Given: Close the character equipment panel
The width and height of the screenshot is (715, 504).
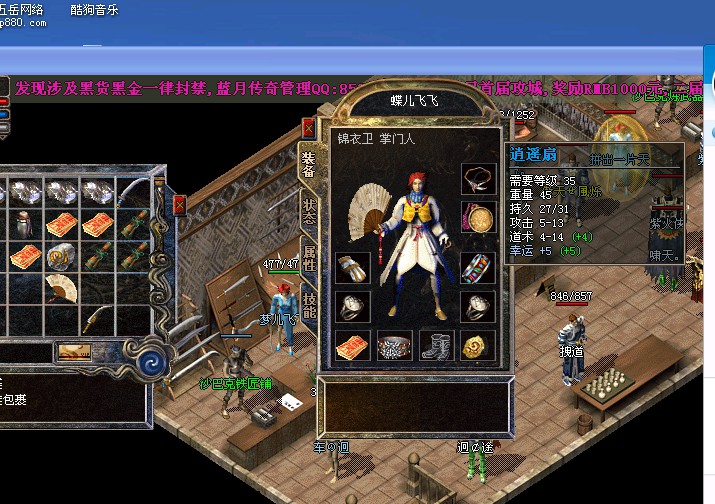Looking at the screenshot, I should coord(309,127).
